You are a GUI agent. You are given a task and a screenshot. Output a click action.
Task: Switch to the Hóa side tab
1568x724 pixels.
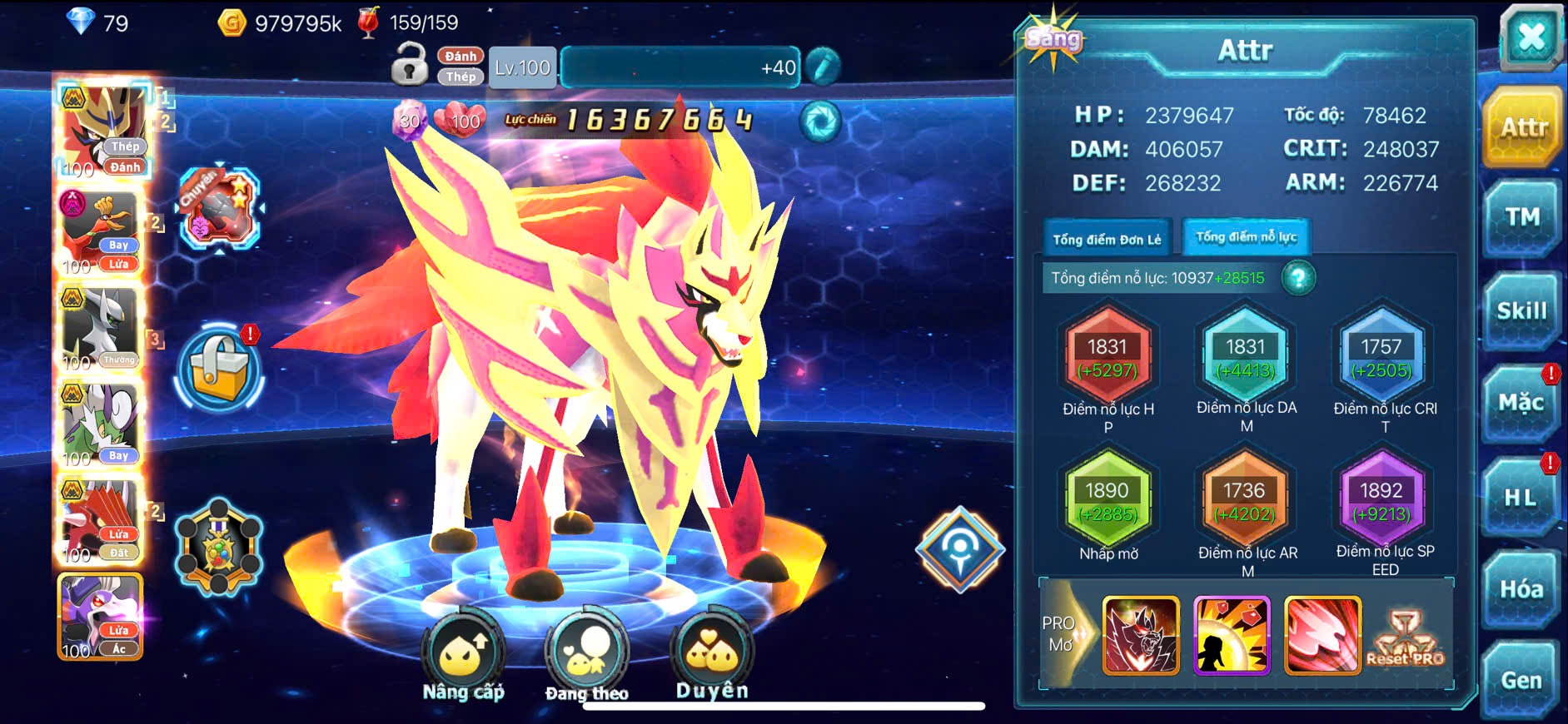coord(1521,589)
